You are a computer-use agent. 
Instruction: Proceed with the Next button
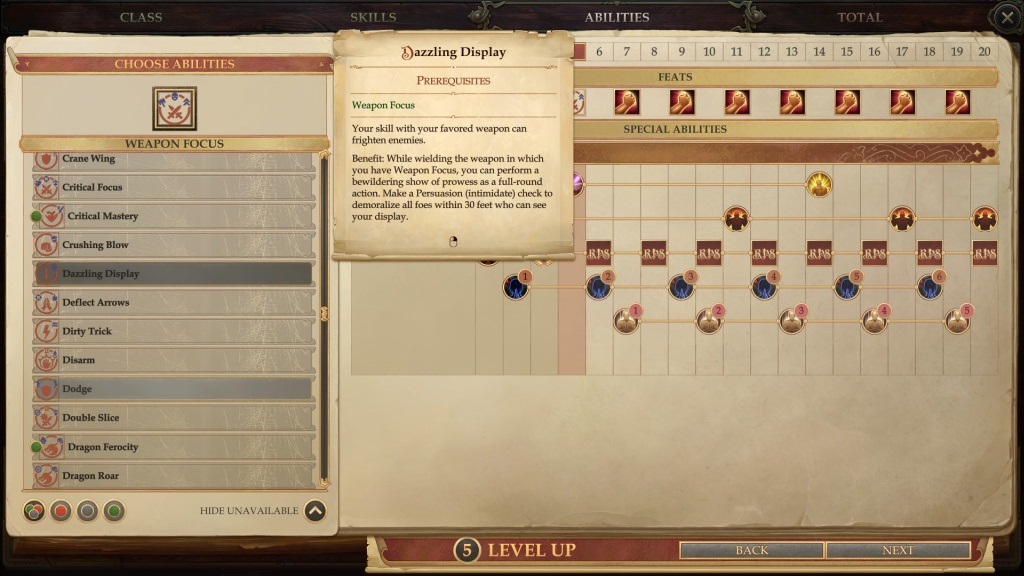click(898, 550)
